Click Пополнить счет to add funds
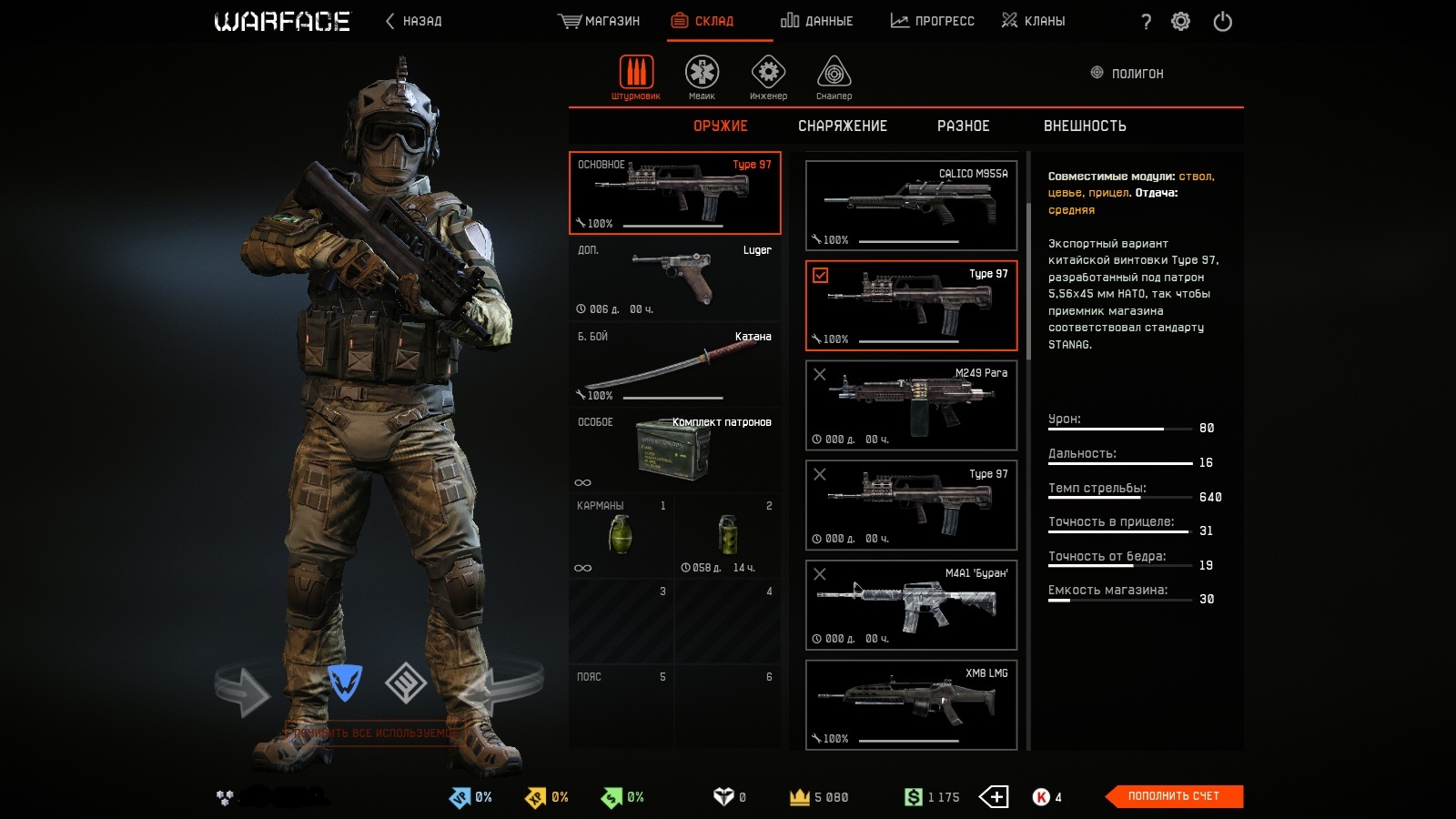The image size is (1456, 819). [x=1173, y=796]
